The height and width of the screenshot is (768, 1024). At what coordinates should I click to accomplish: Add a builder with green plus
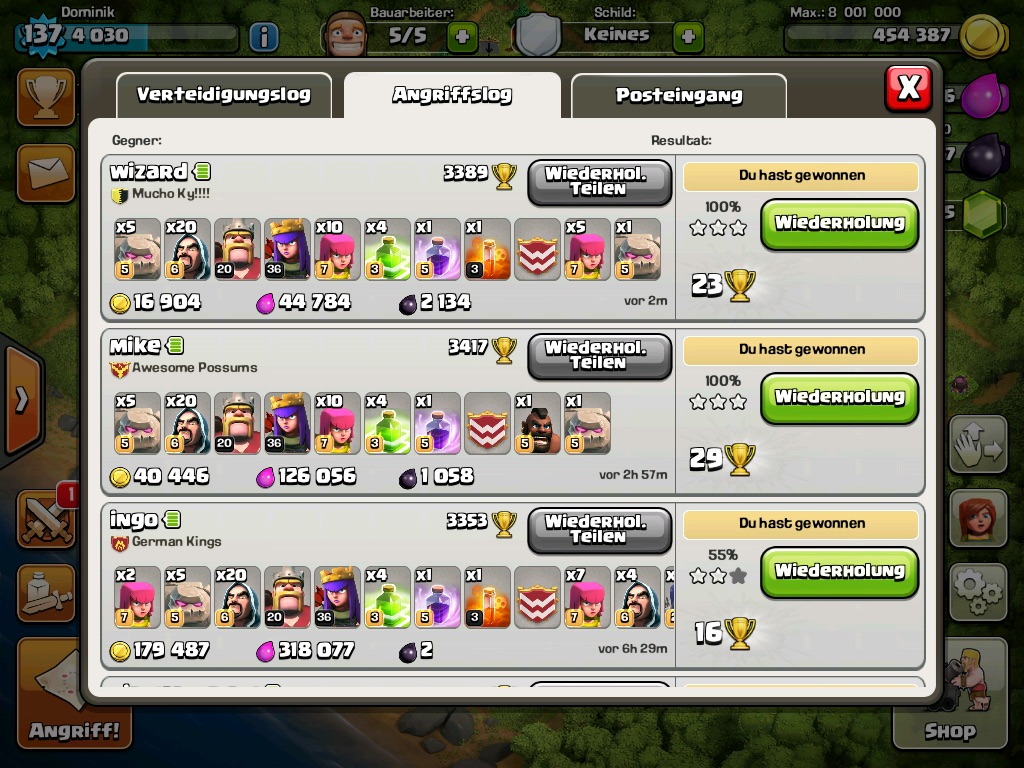coord(462,37)
